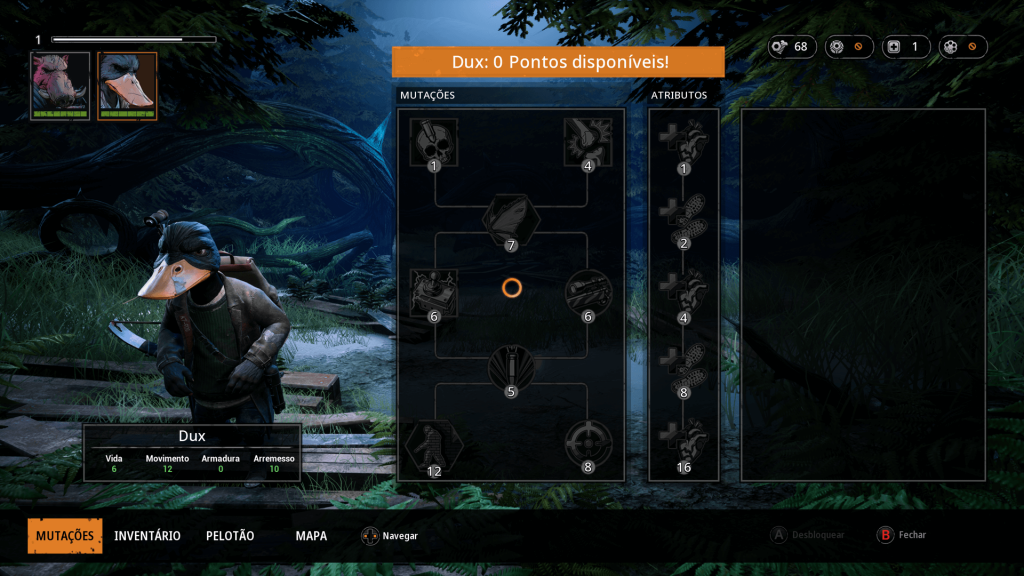Select the boar character portrait

tap(60, 85)
